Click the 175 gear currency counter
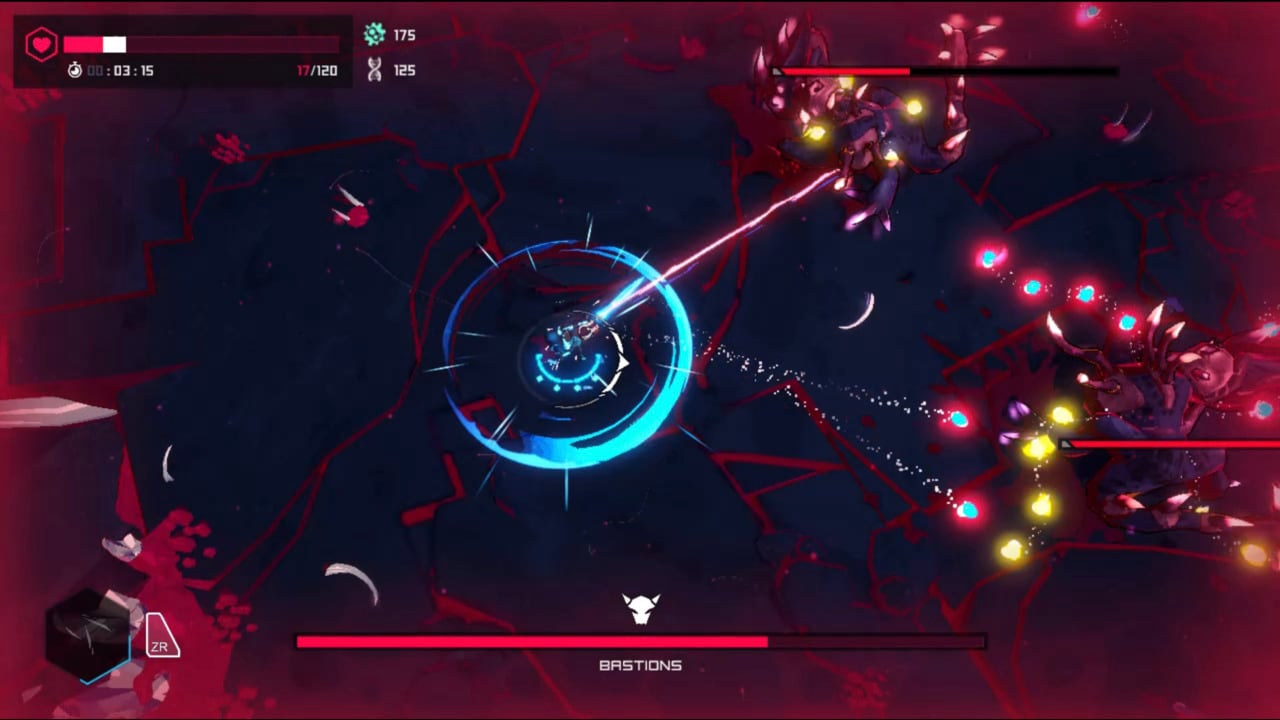The image size is (1280, 720). [404, 35]
